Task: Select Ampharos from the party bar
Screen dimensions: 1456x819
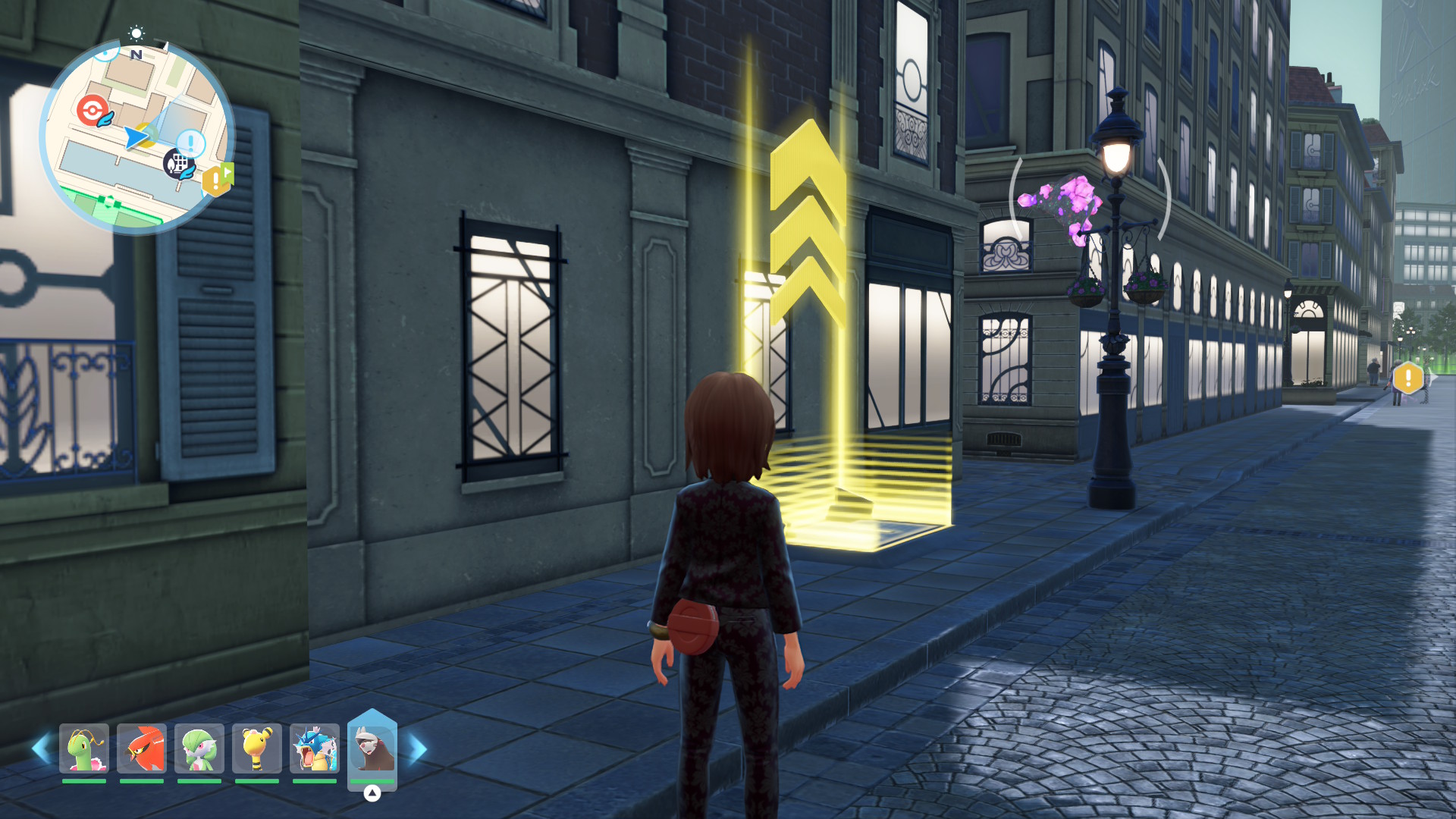Action: [x=257, y=748]
